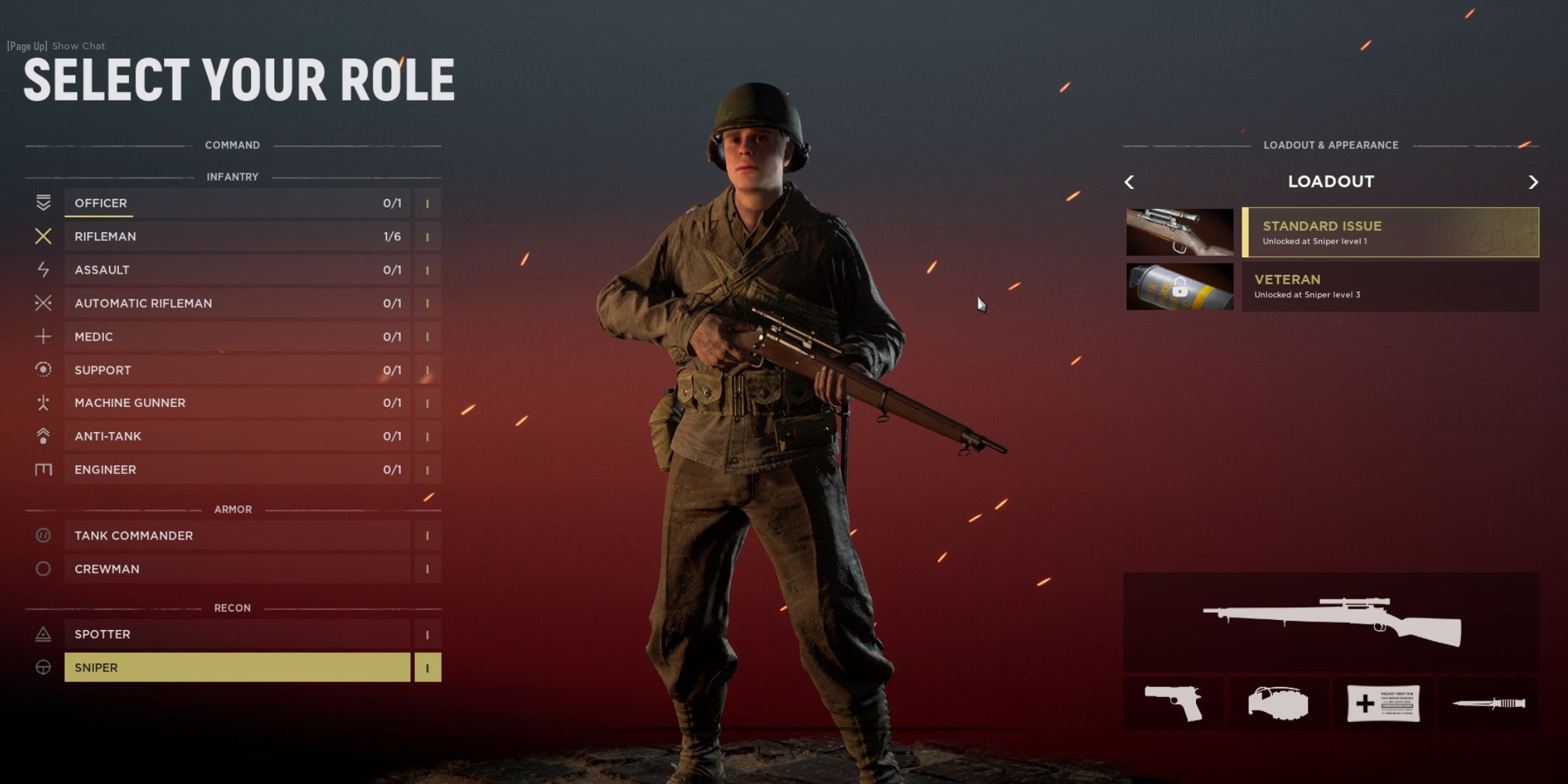Viewport: 1568px width, 784px height.
Task: Open the Loadout & Appearance tab
Action: coord(1331,145)
